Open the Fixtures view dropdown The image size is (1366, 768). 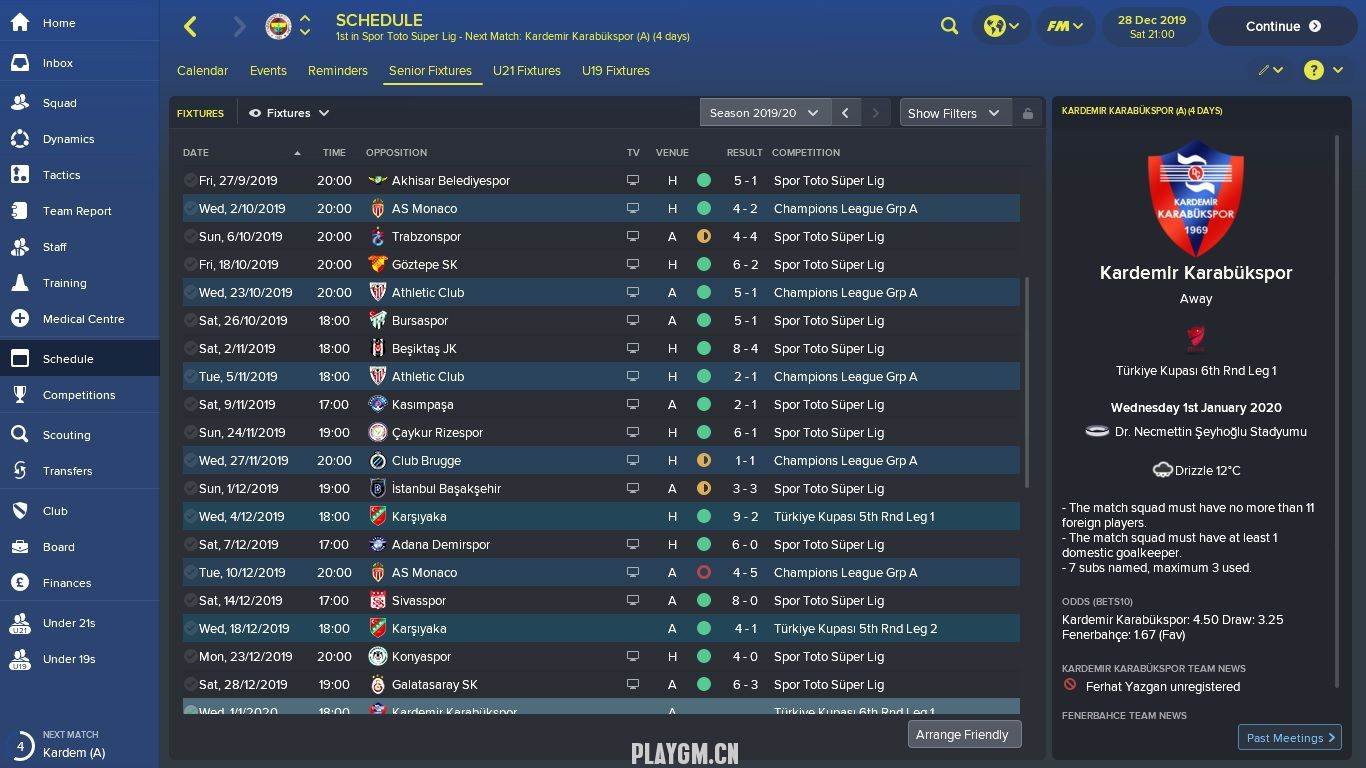(289, 113)
